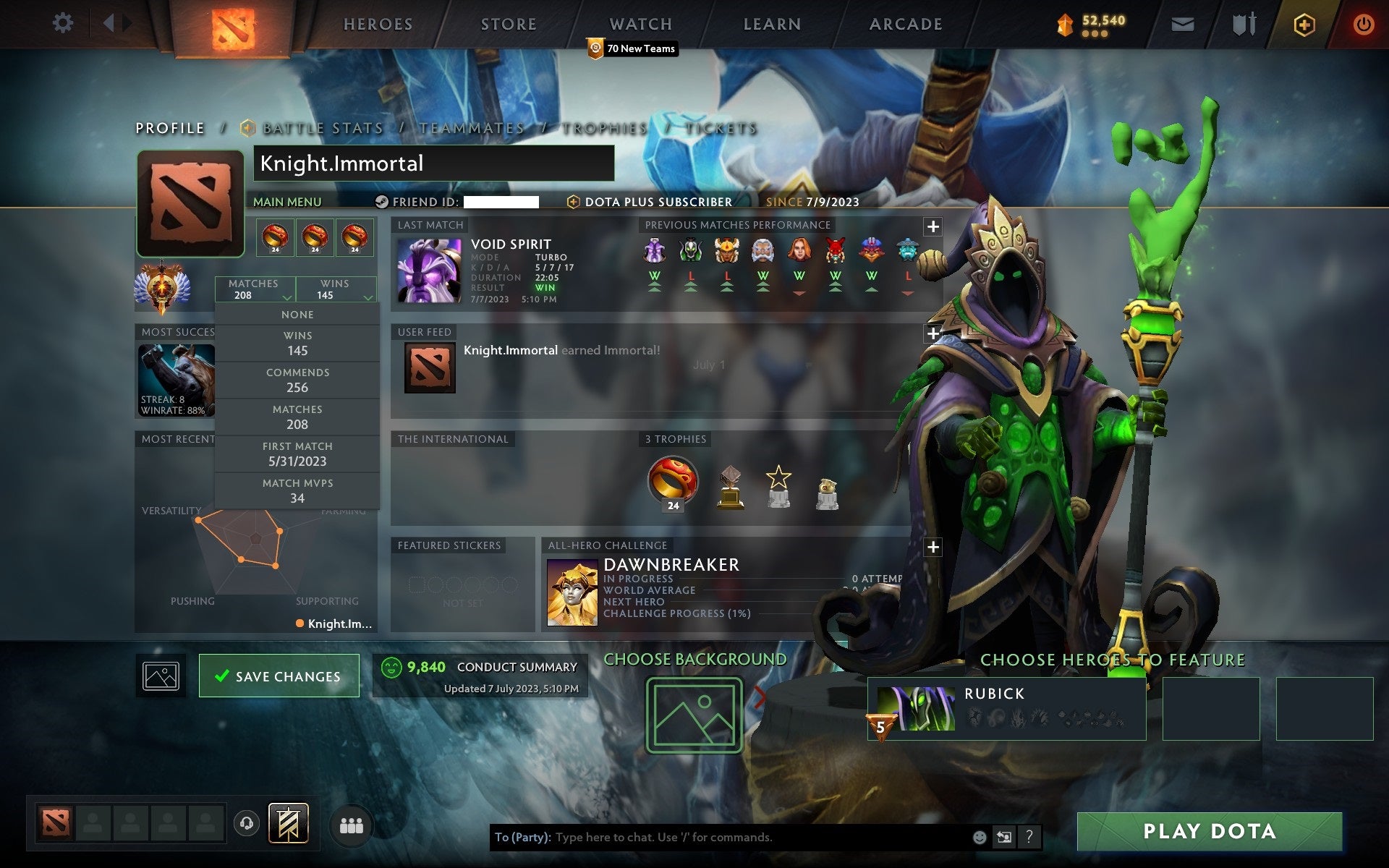Open the chat help question mark icon
This screenshot has width=1389, height=868.
click(1030, 838)
